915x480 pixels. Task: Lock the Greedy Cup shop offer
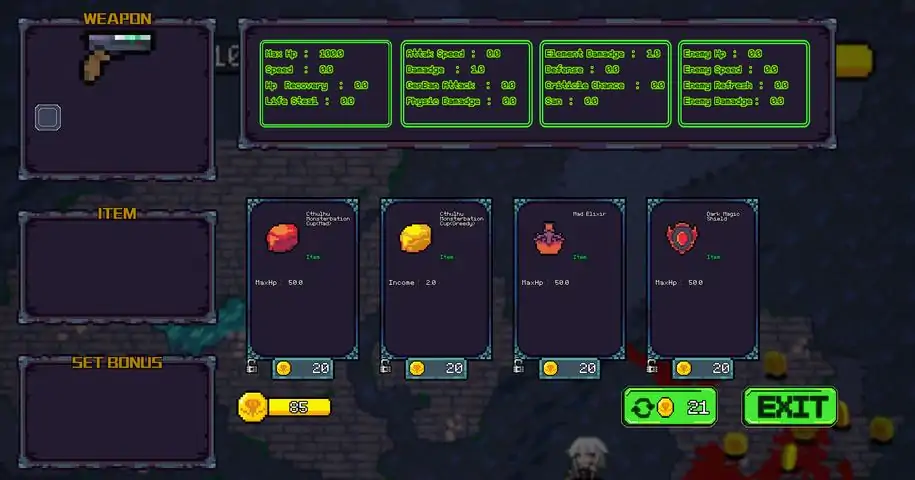[386, 367]
